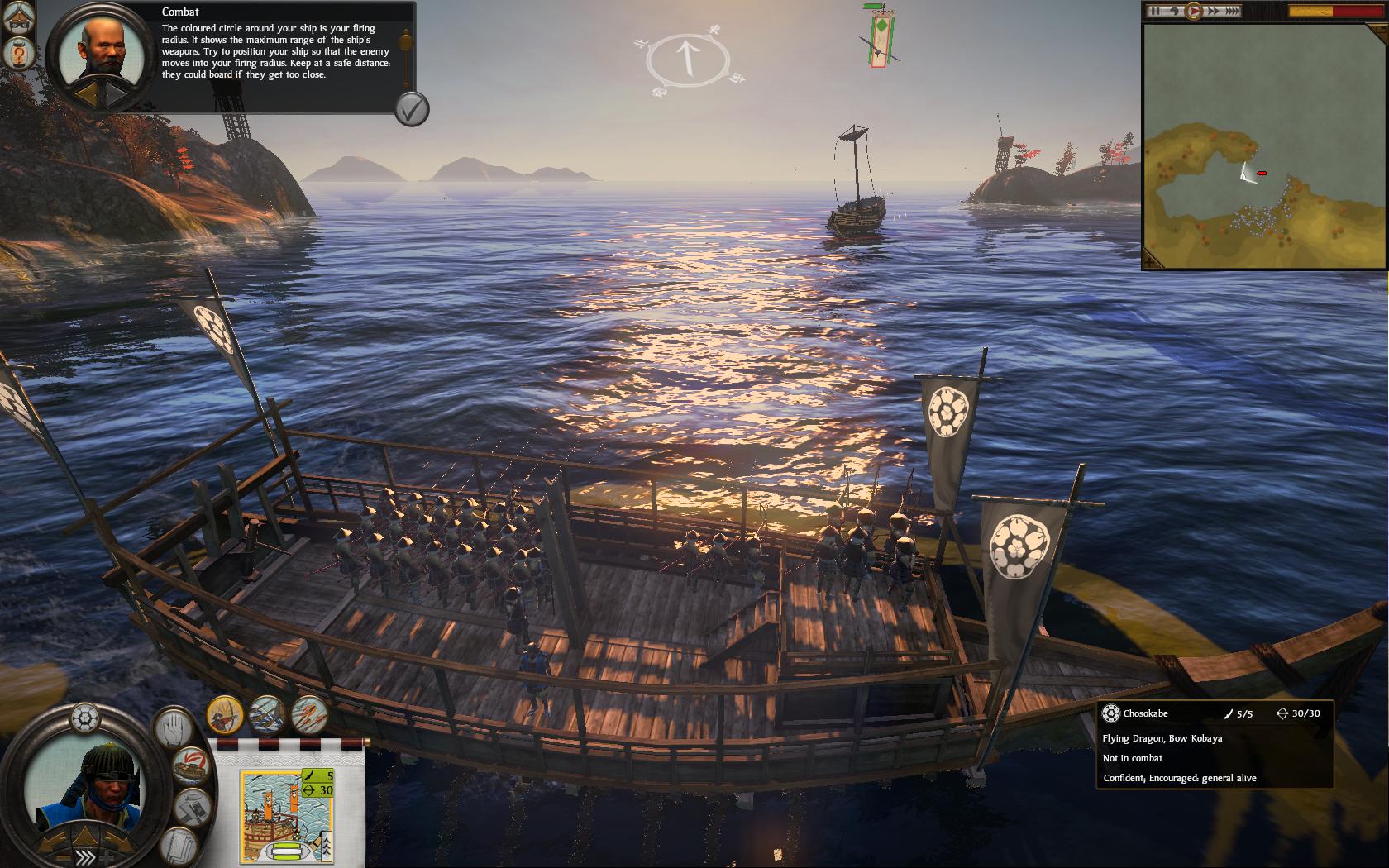The width and height of the screenshot is (1389, 868).
Task: Set battle speed to slow motion
Action: click(1173, 12)
